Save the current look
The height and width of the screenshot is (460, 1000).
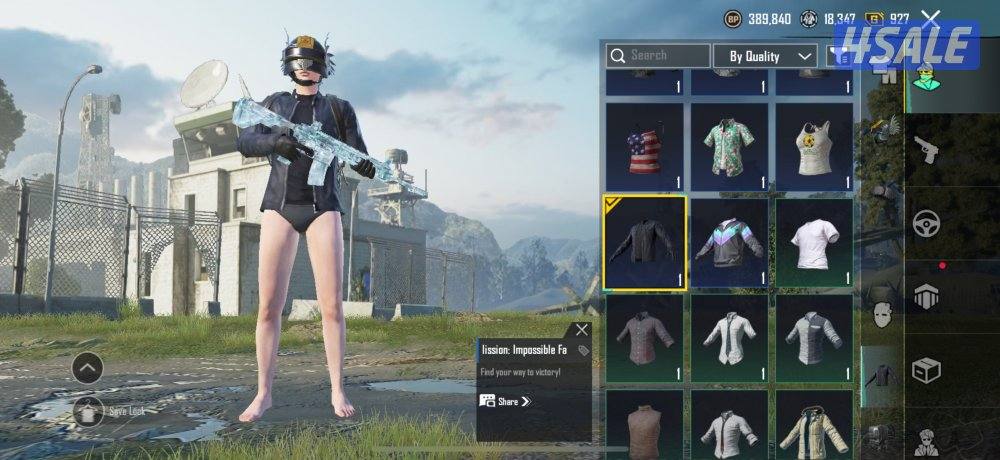pyautogui.click(x=88, y=409)
